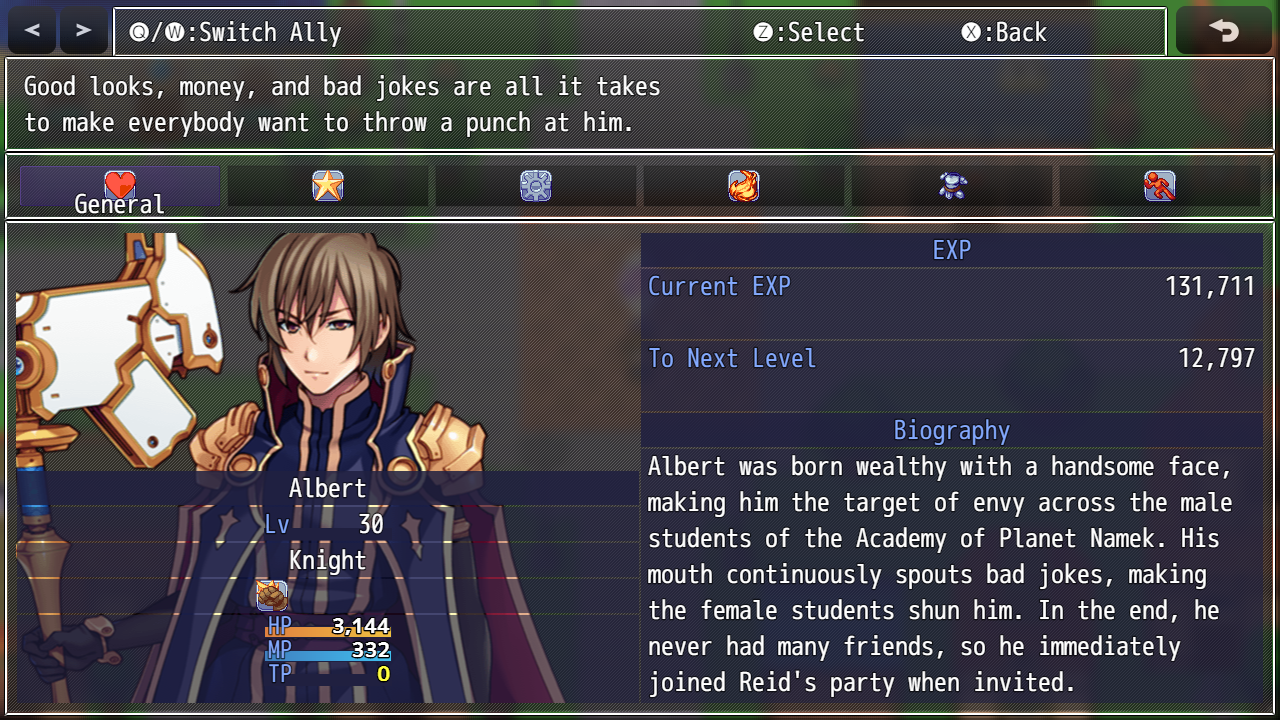Viewport: 1280px width, 720px height.
Task: Open the star icon tab
Action: 328,186
